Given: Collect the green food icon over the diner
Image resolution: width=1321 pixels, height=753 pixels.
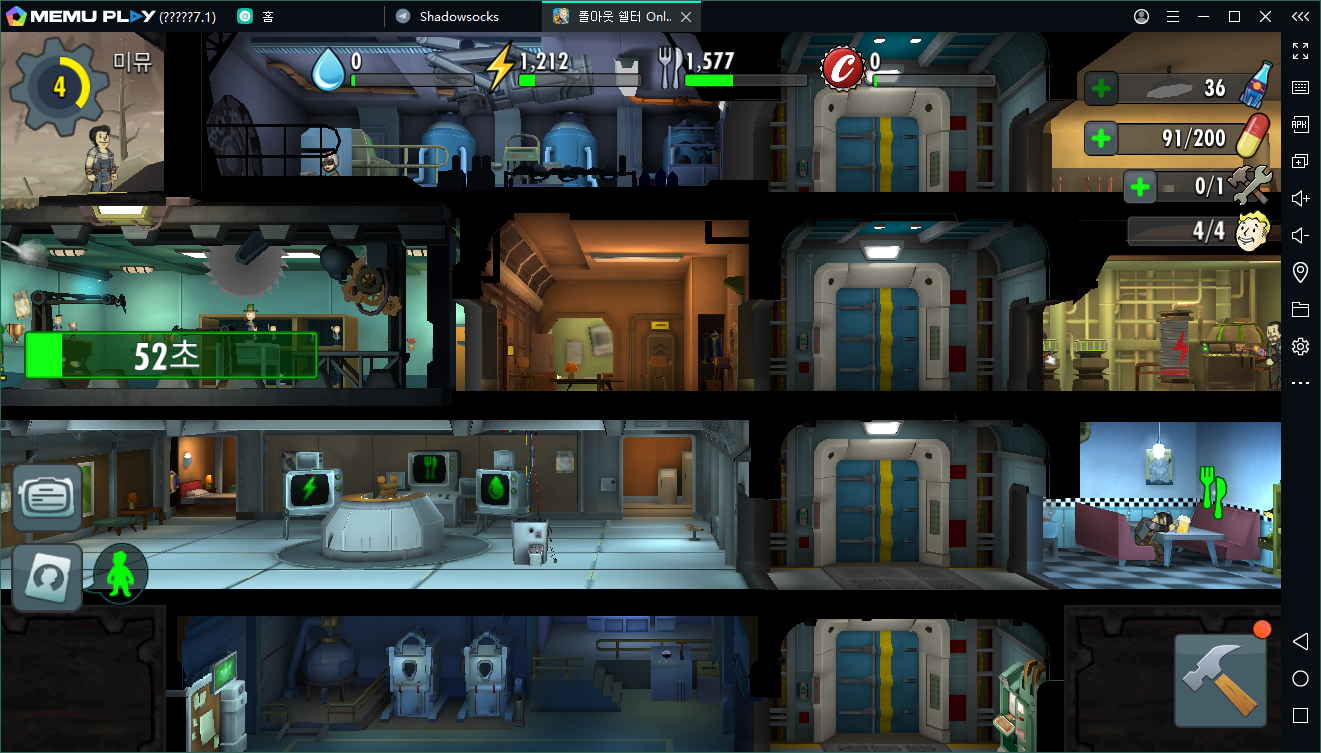Looking at the screenshot, I should coord(1213,491).
